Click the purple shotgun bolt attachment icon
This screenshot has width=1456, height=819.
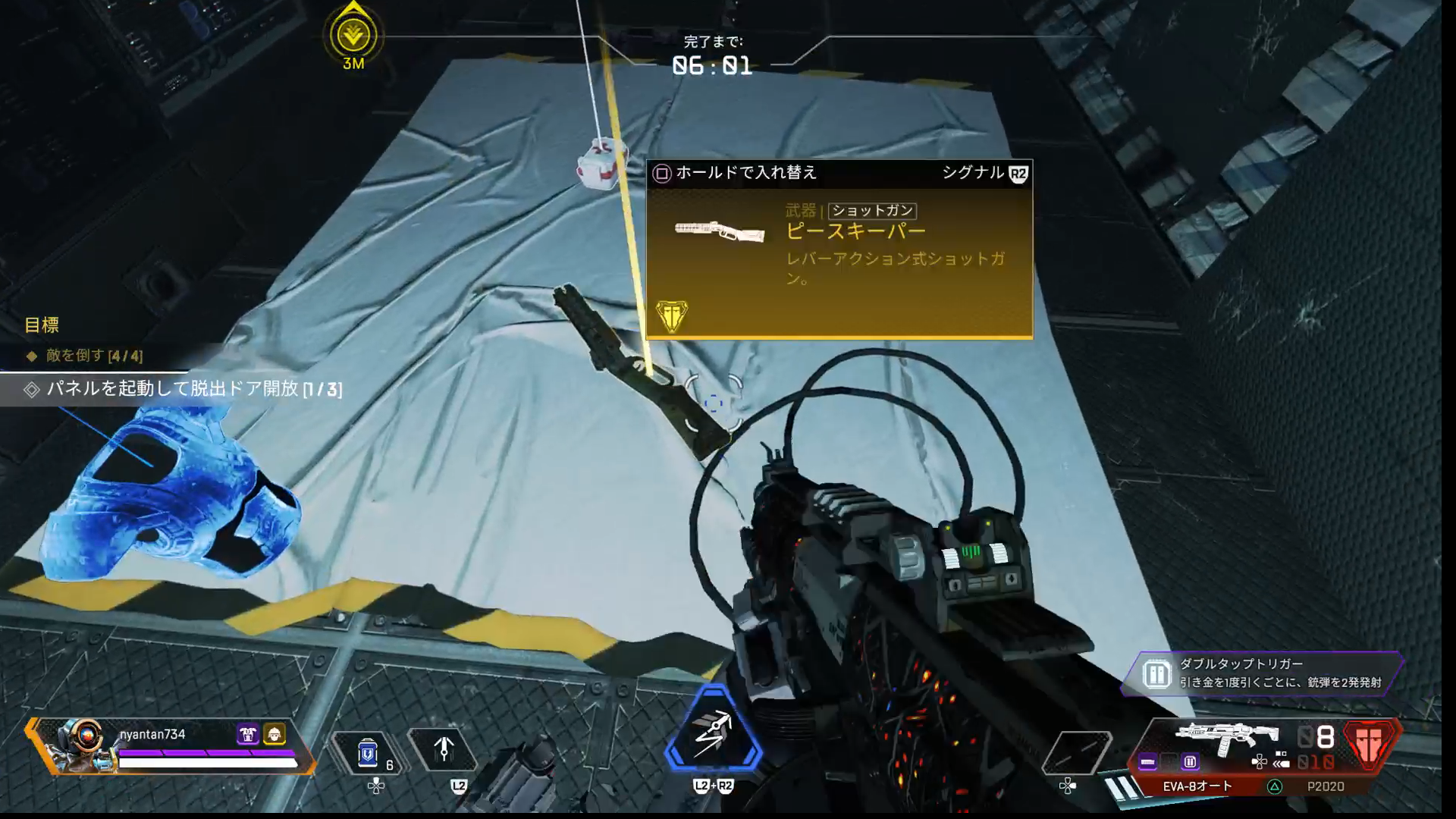pos(1147,761)
